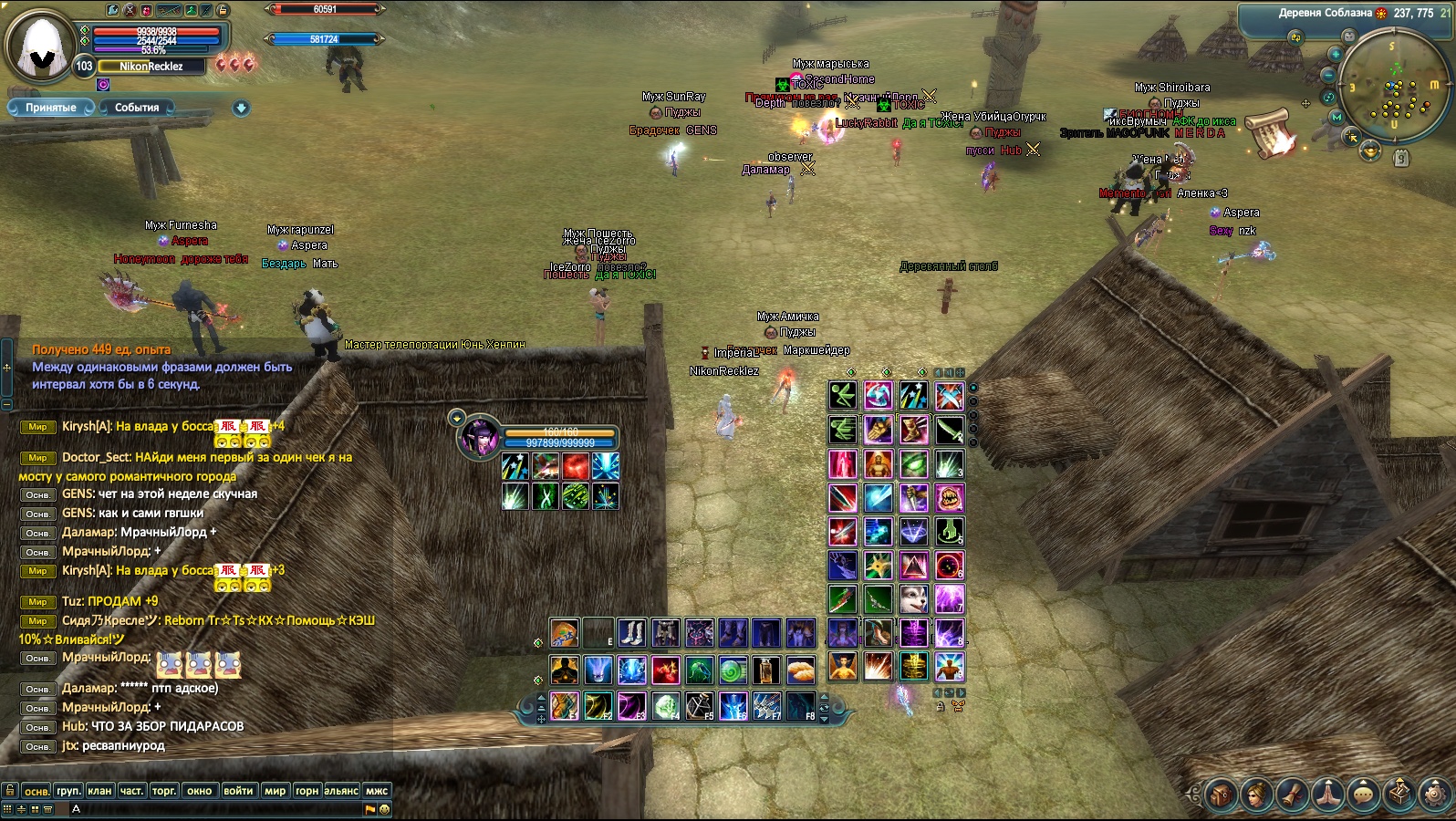This screenshot has width=1456, height=821.
Task: Toggle the chat window padlock
Action: 10,790
